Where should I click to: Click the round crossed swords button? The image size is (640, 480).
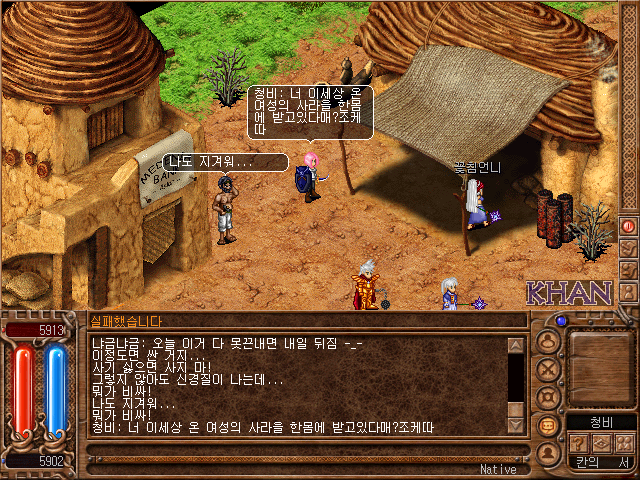coord(547,368)
